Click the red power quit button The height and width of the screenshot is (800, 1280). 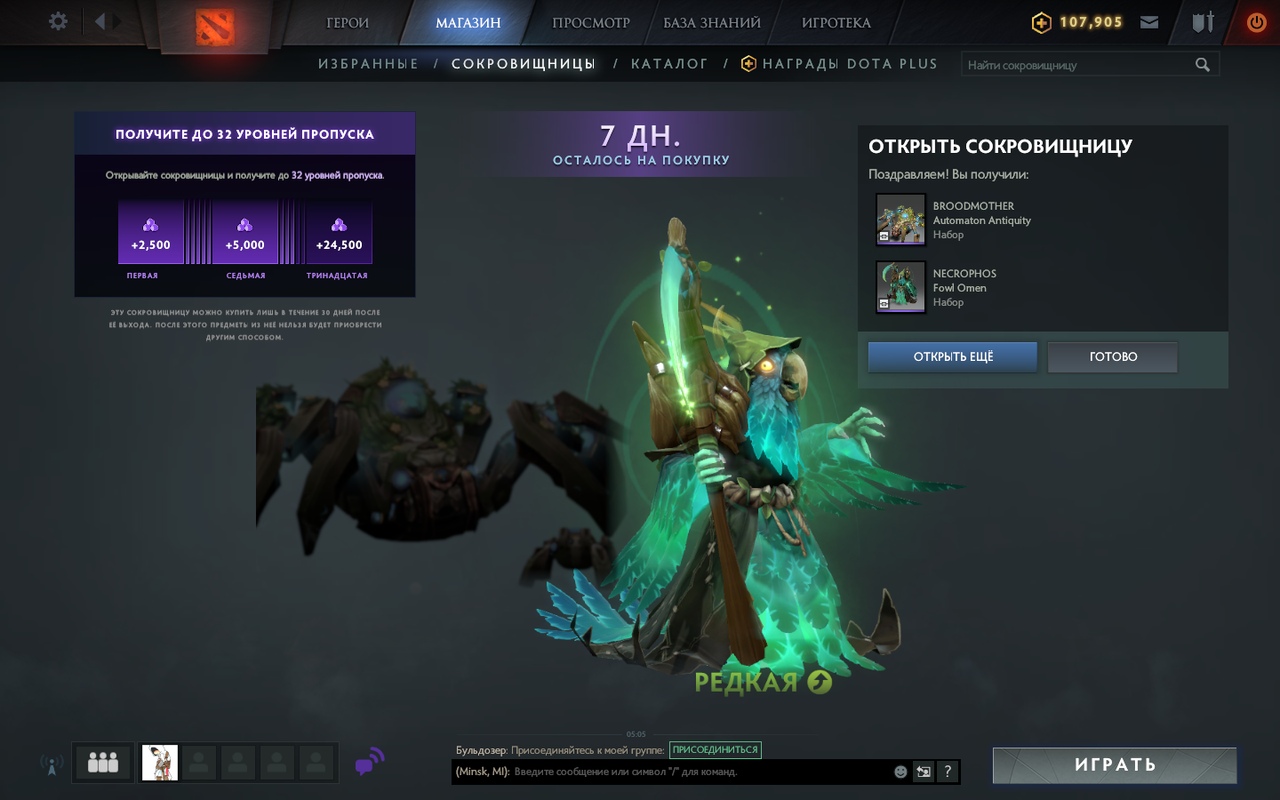[x=1256, y=22]
